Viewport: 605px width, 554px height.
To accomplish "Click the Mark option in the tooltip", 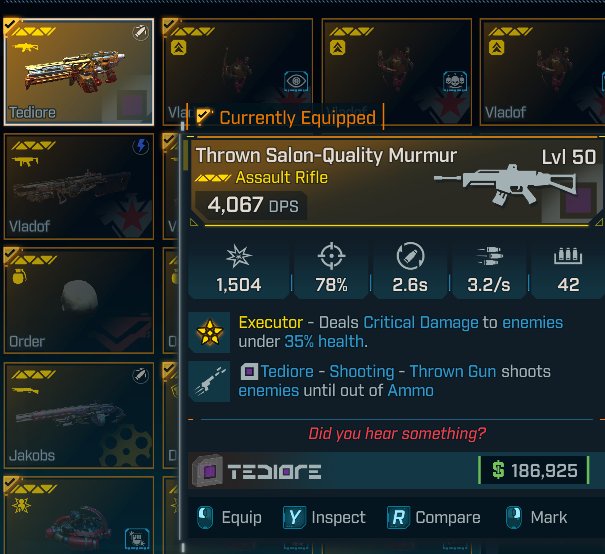I will tap(536, 517).
